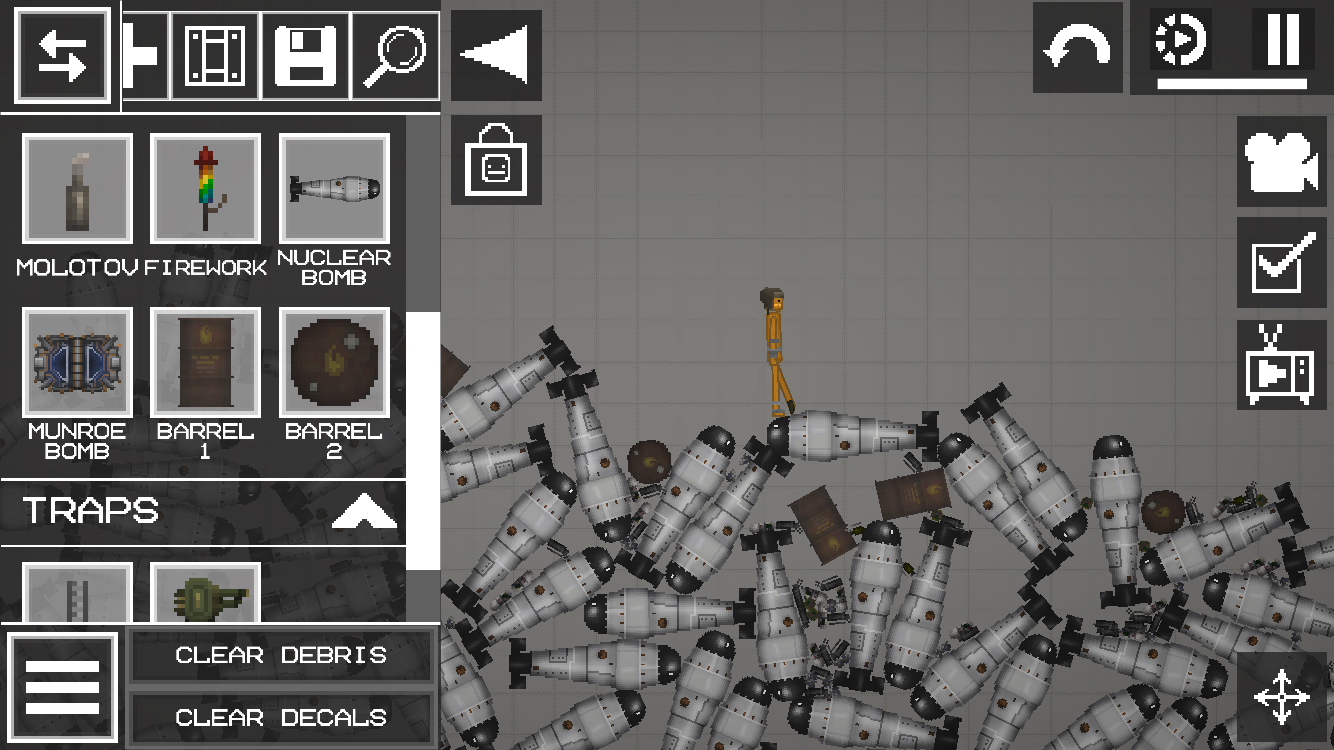
Task: Pick the Nuclear Bomb item
Action: coord(334,189)
